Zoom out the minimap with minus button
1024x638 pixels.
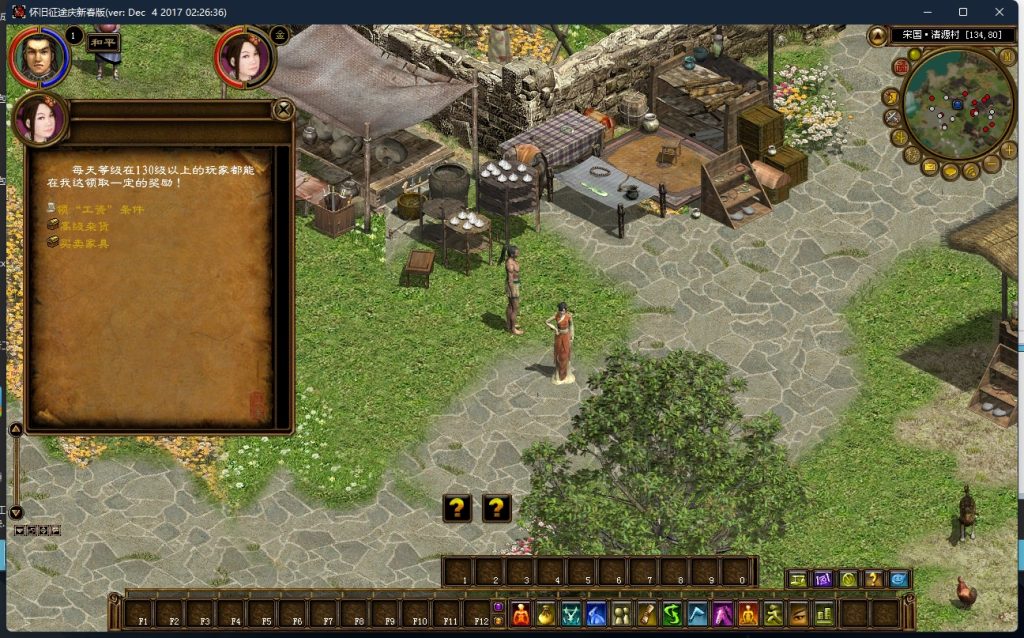click(x=991, y=162)
